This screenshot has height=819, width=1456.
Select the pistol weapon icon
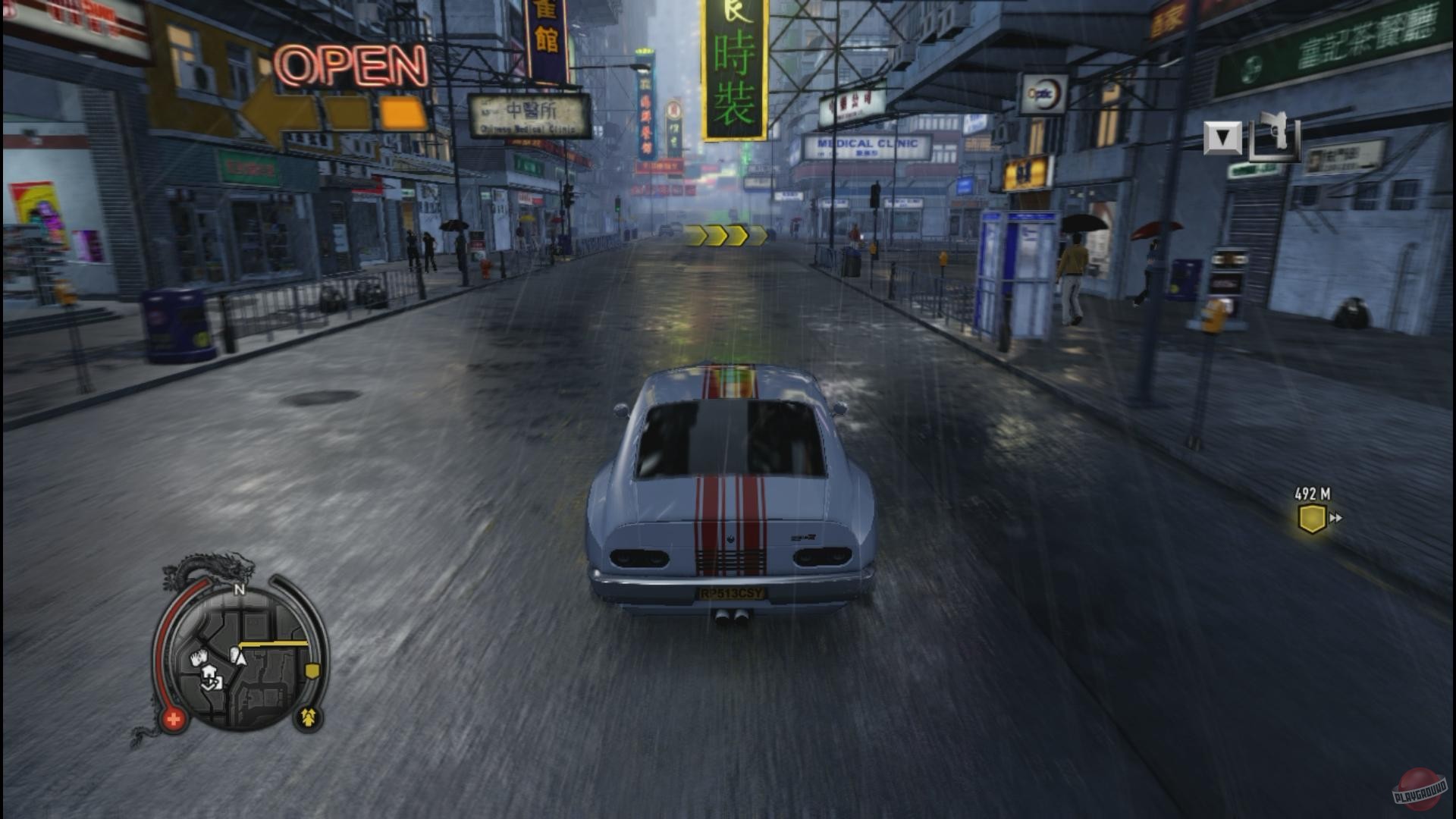(1276, 136)
